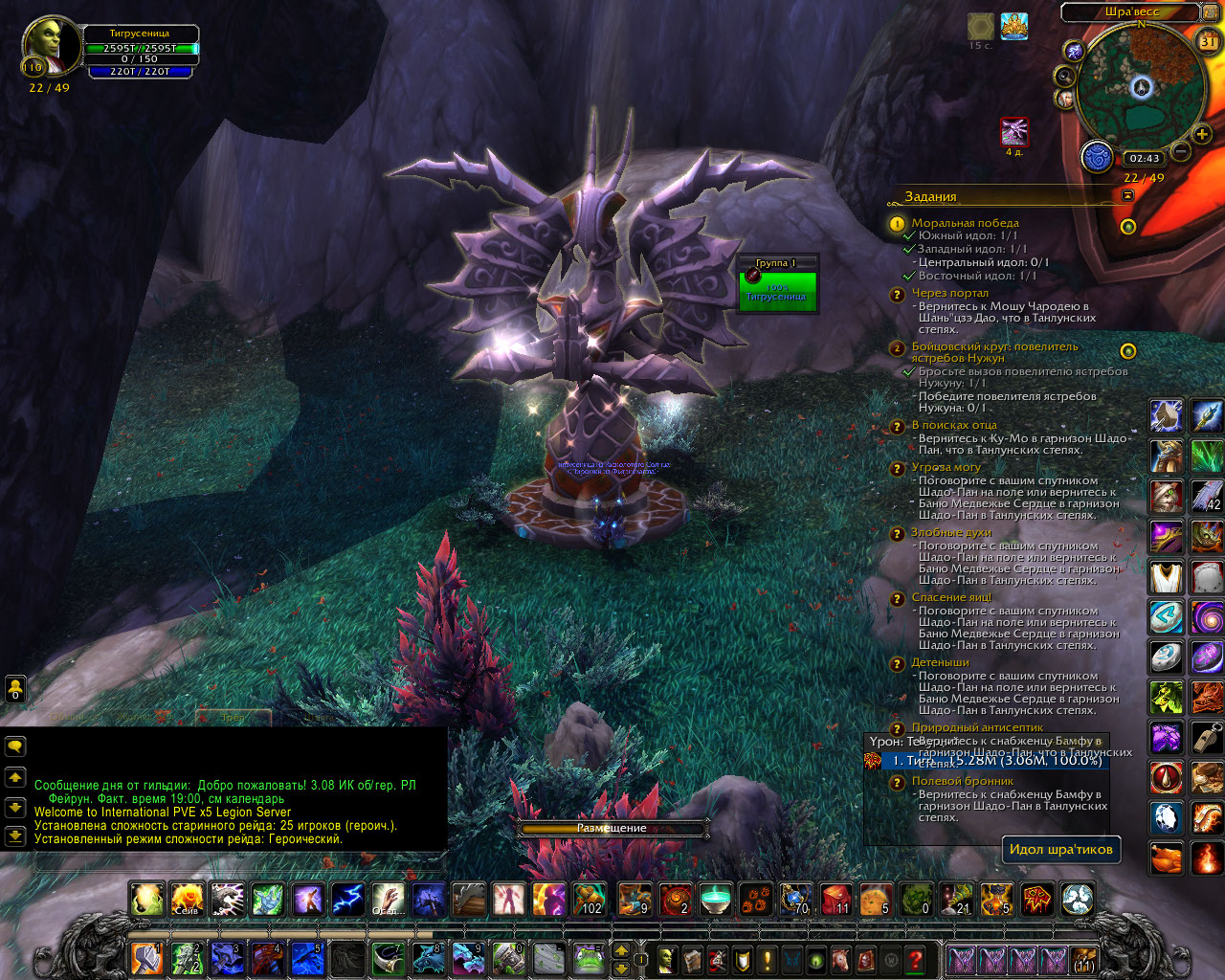The width and height of the screenshot is (1225, 980).
Task: Zoom in the minimap with the plus button
Action: 1202,134
